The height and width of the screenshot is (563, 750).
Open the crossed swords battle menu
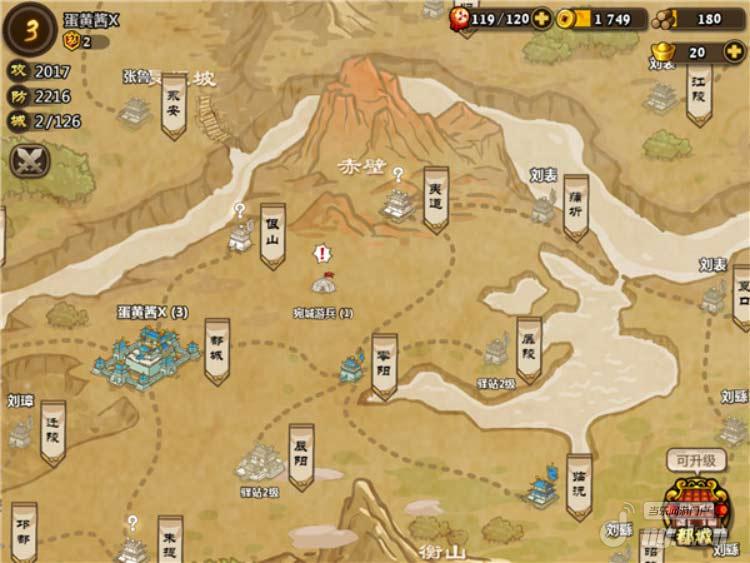pos(28,160)
